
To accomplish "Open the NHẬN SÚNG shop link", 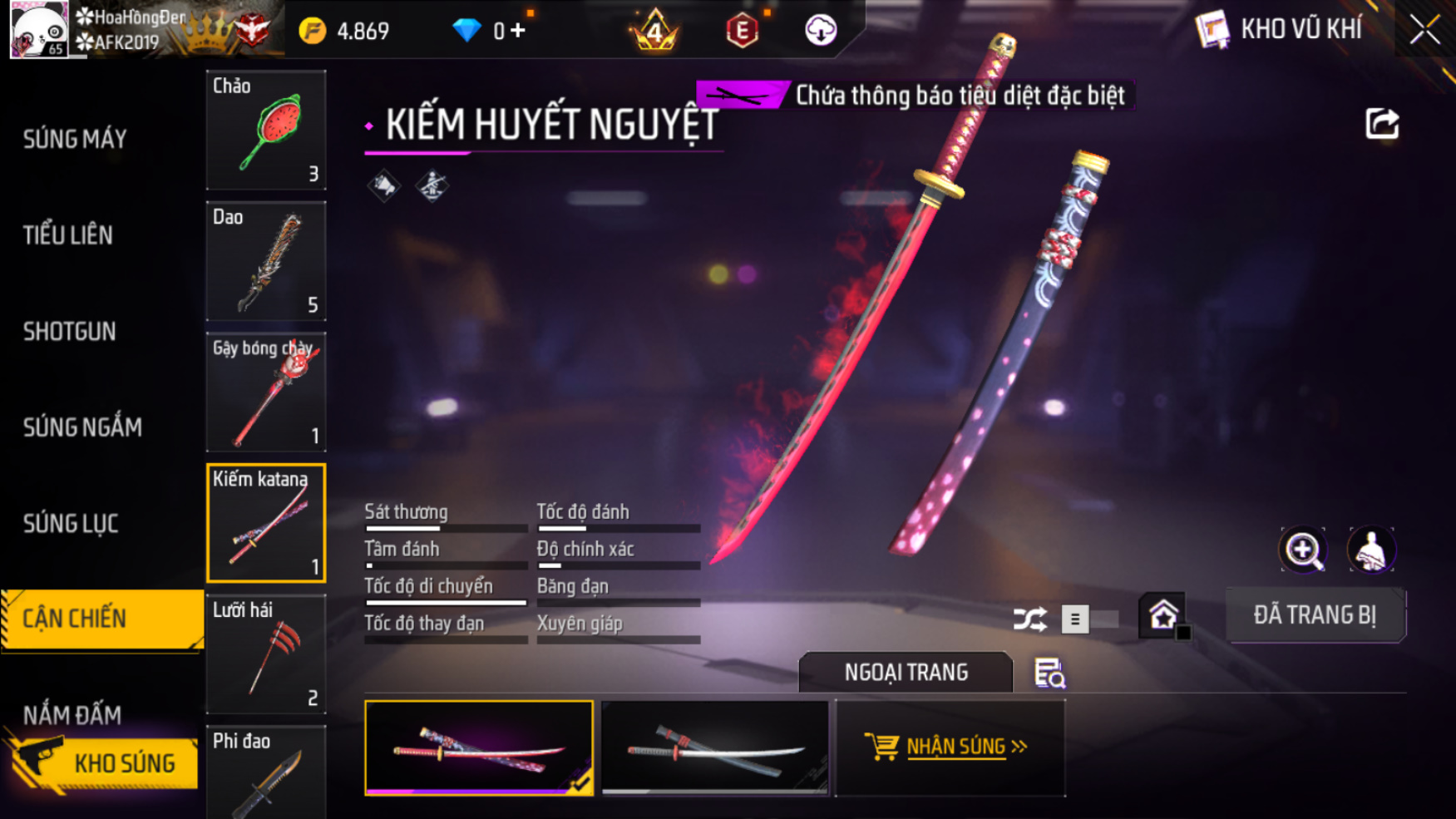I will pos(950,747).
